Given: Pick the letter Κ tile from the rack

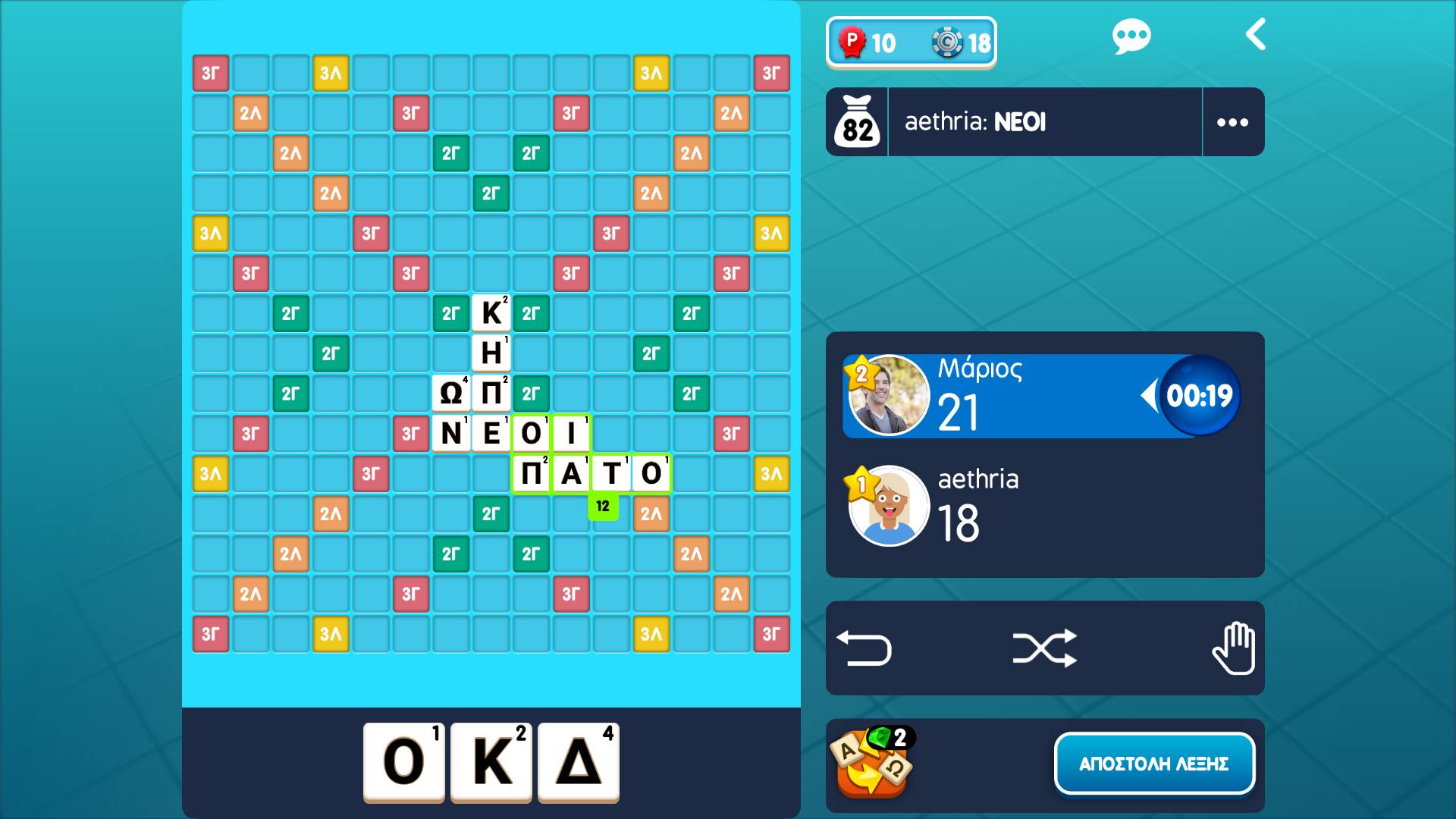Looking at the screenshot, I should (491, 762).
